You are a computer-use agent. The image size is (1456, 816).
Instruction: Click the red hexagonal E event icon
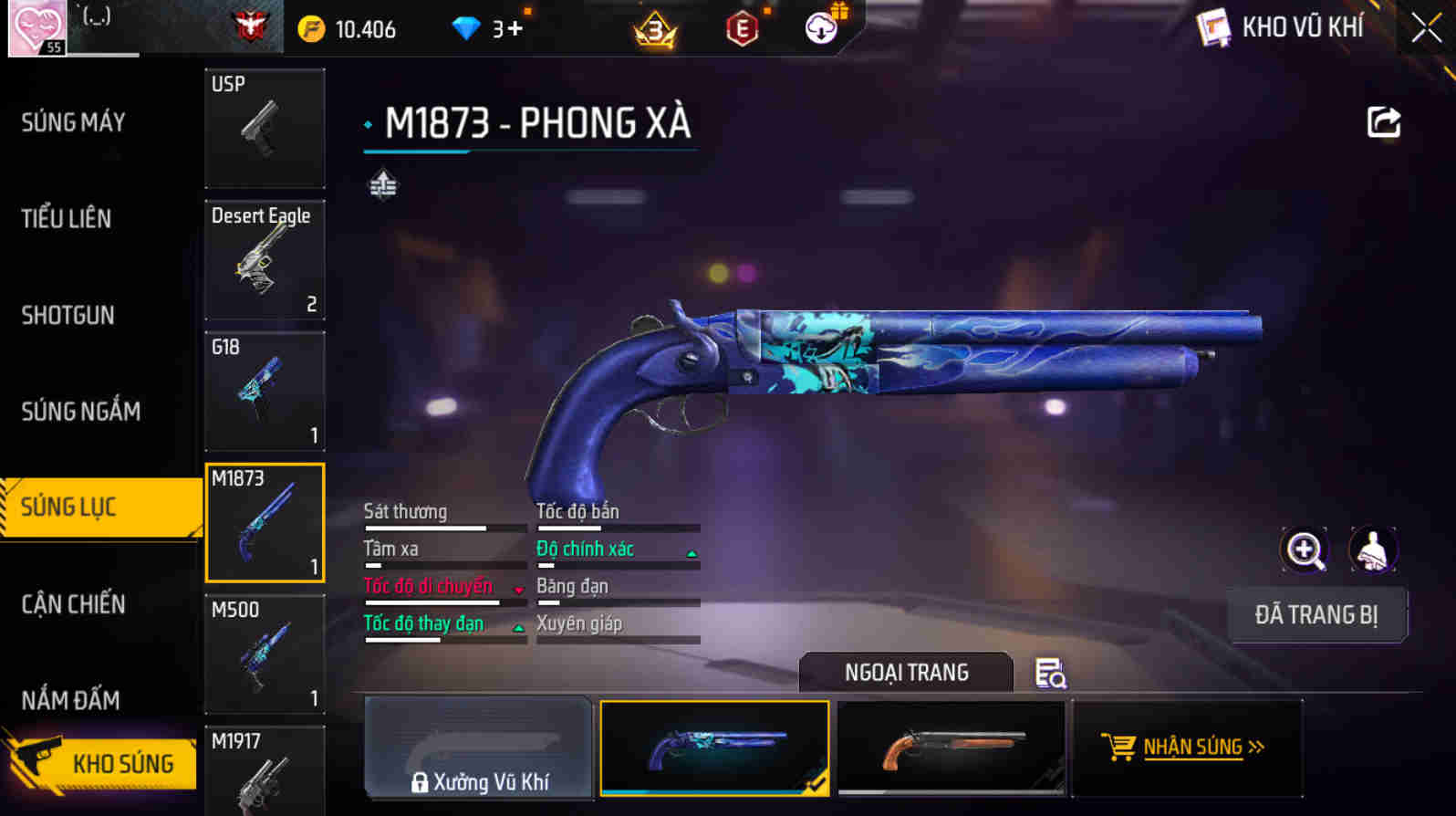coord(741,28)
